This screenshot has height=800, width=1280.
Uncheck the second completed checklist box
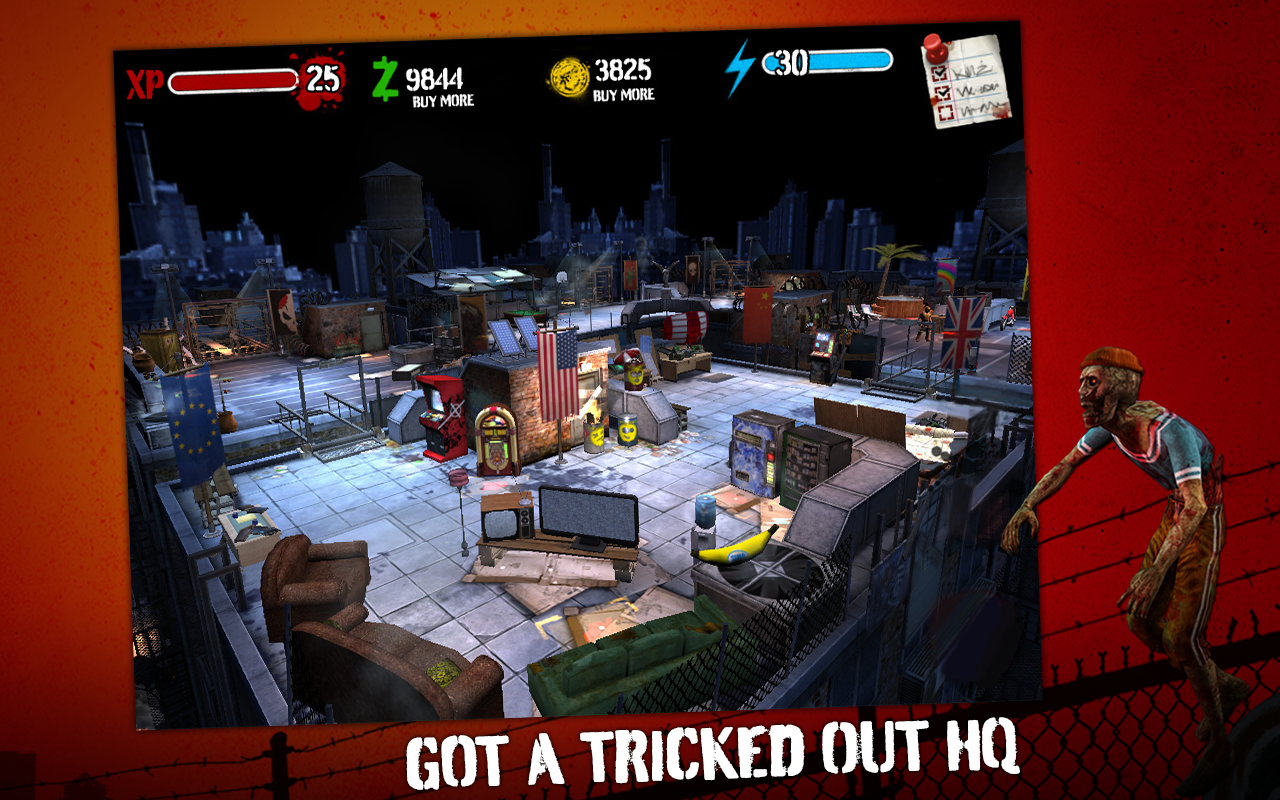coord(943,93)
